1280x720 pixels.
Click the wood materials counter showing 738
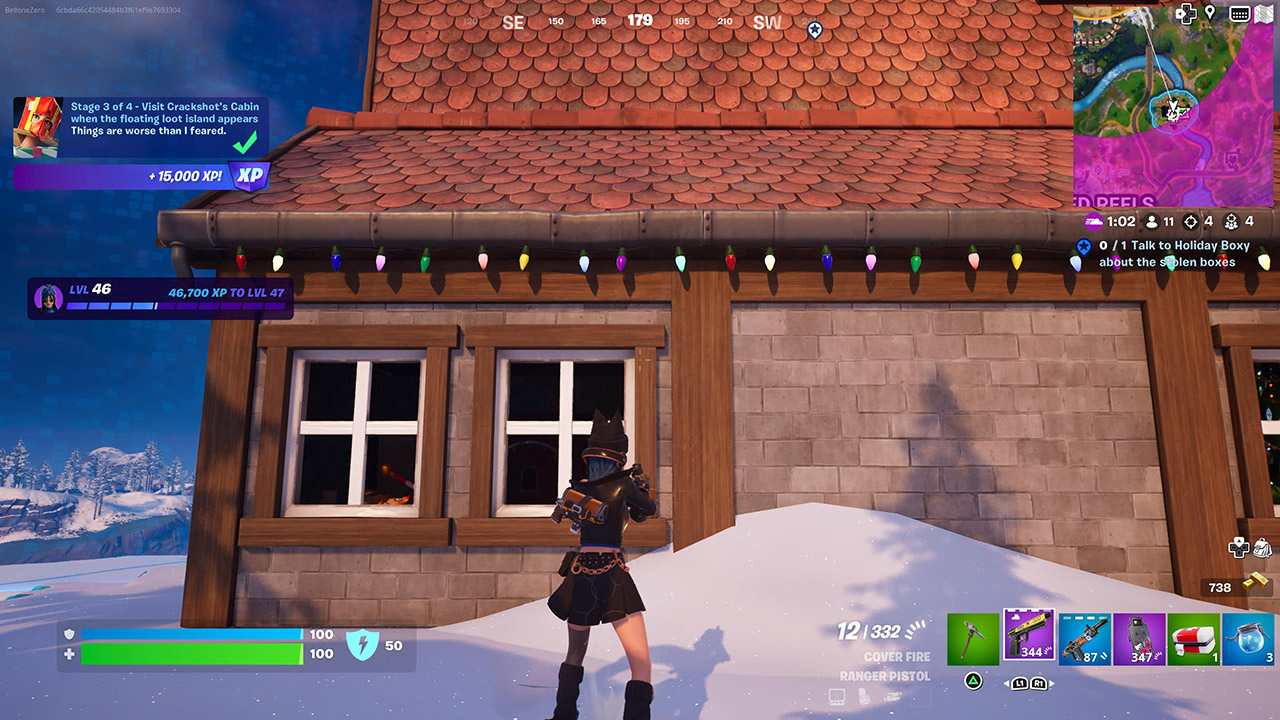pyautogui.click(x=1222, y=588)
